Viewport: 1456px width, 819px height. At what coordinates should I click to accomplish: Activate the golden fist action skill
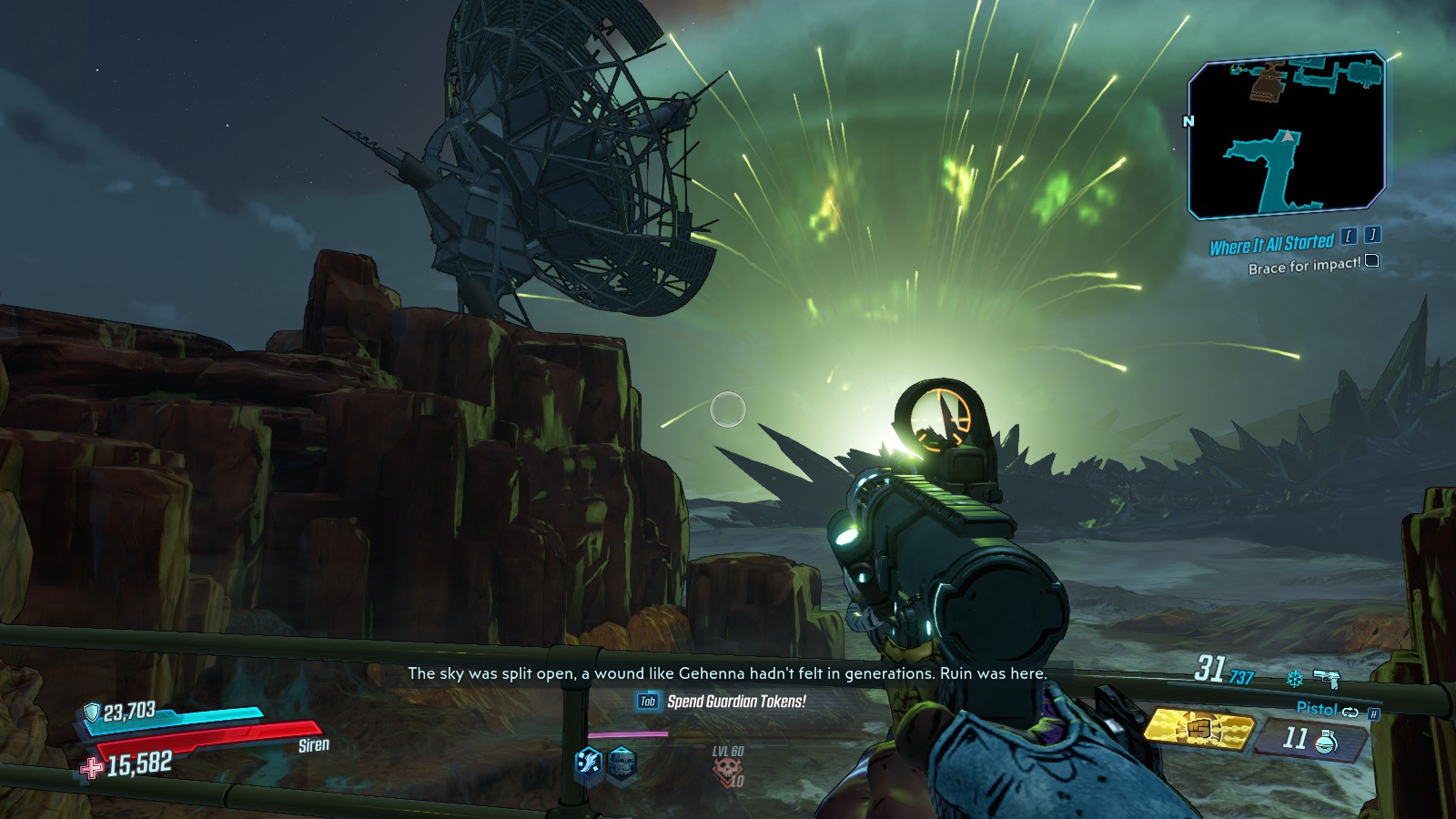point(1198,729)
